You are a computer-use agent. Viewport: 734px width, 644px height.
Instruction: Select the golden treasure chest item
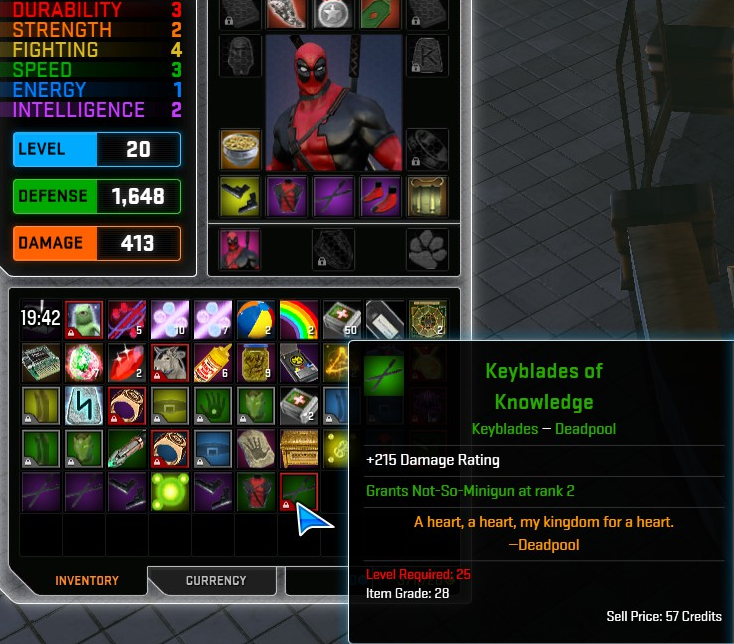[299, 449]
